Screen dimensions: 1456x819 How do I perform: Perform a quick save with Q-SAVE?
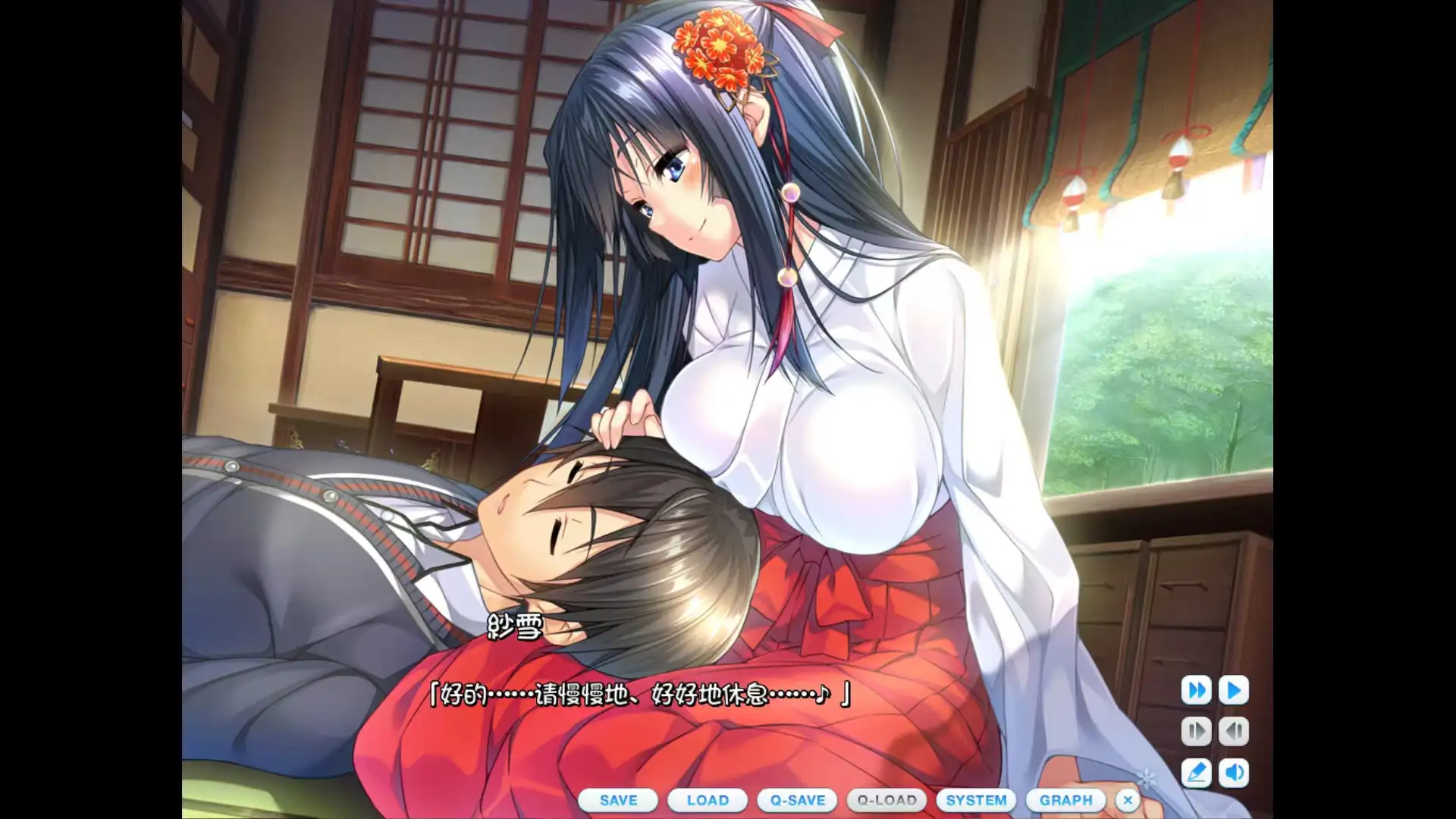click(798, 800)
